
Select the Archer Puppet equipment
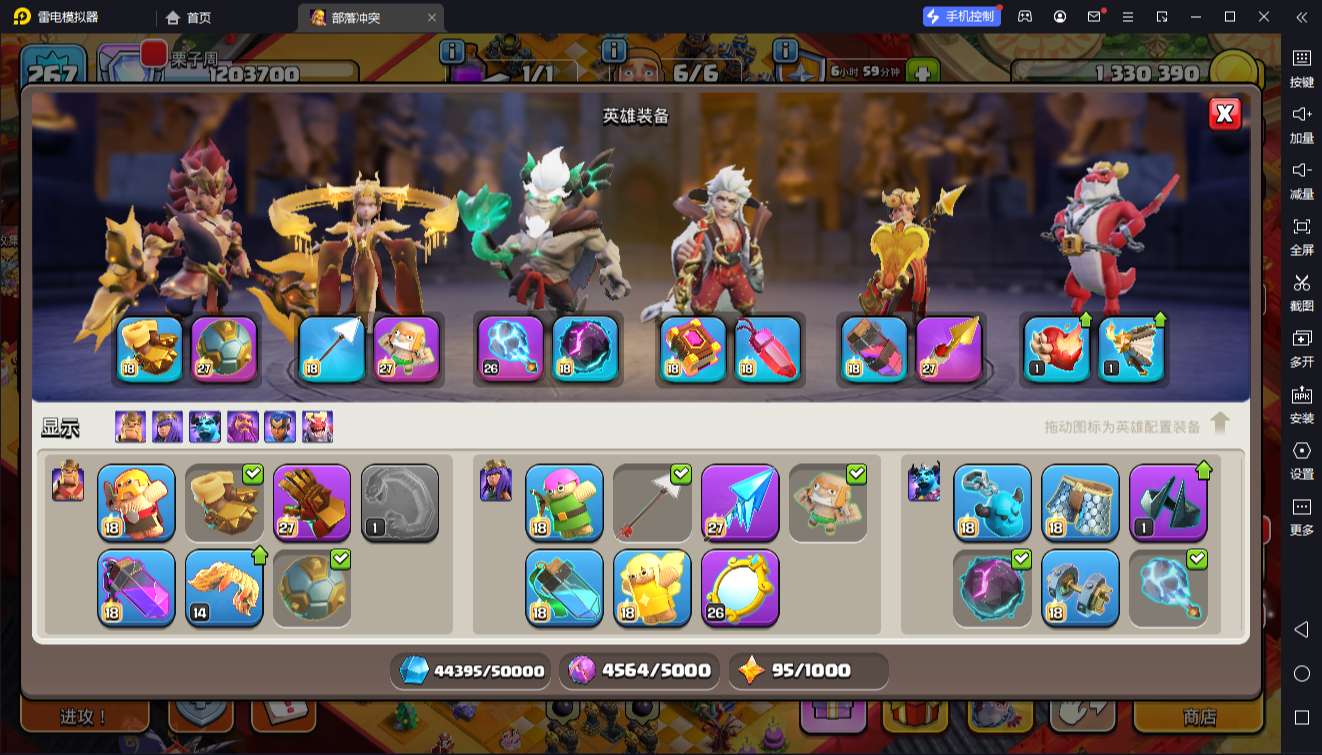pos(564,502)
